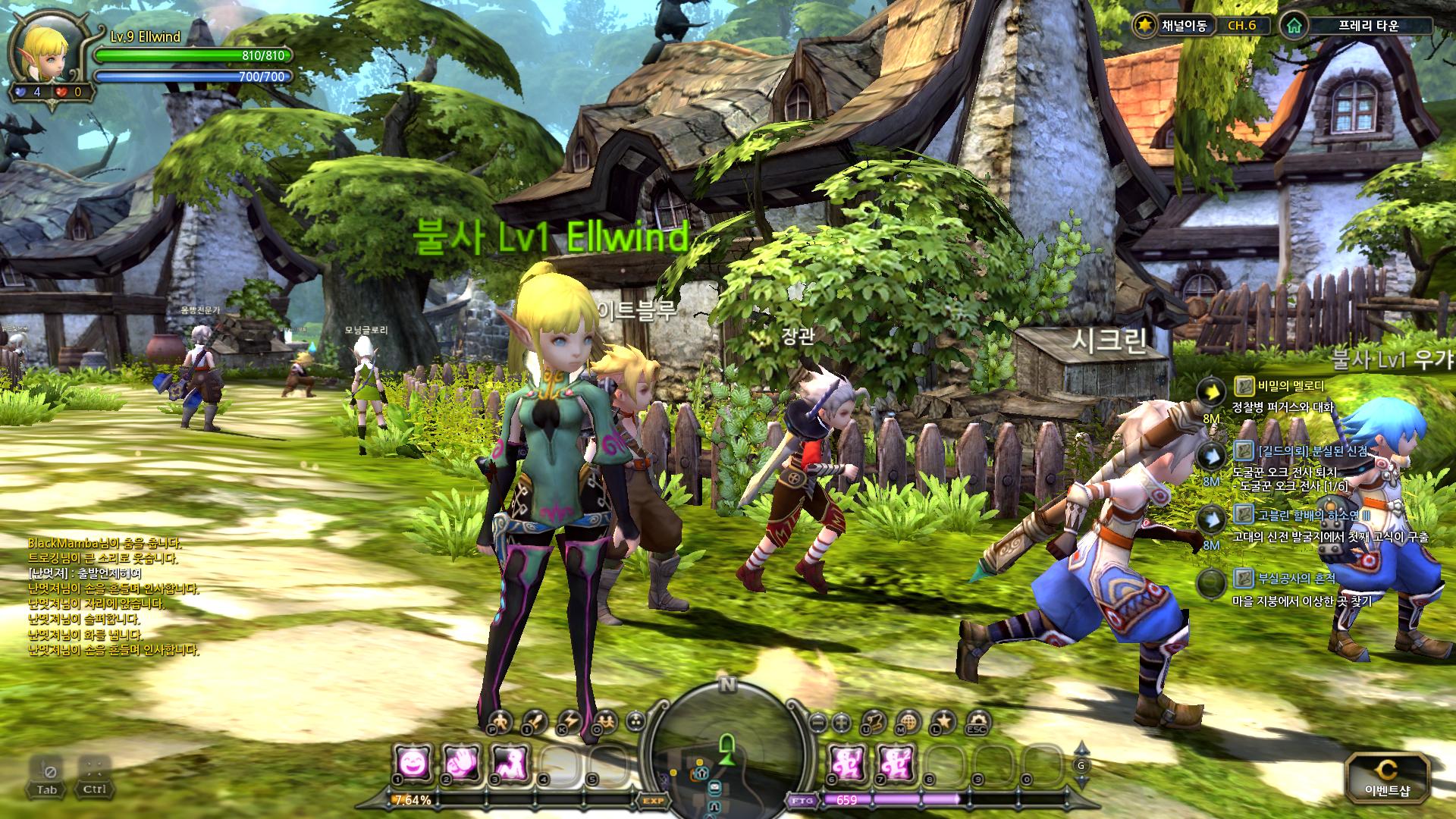The height and width of the screenshot is (819, 1456).
Task: Open the community people icon marked O
Action: [x=605, y=722]
